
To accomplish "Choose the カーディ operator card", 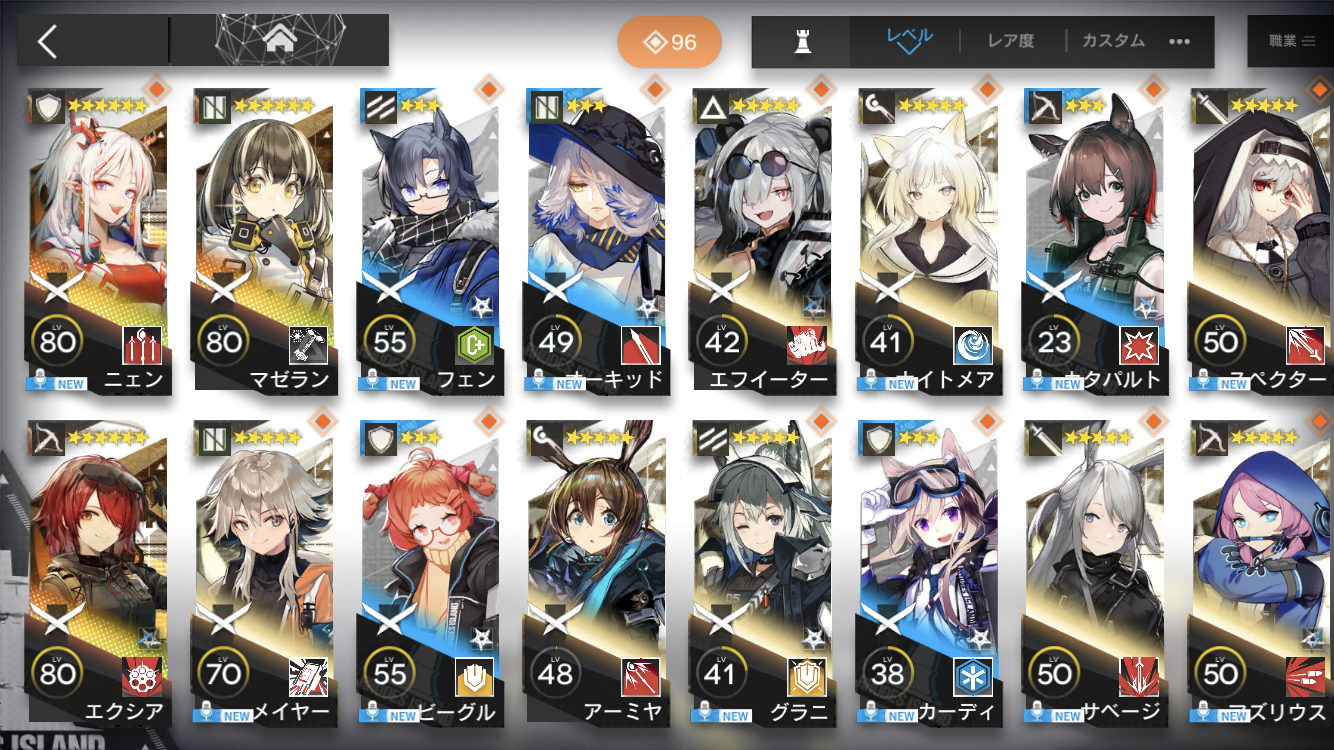I will 928,570.
